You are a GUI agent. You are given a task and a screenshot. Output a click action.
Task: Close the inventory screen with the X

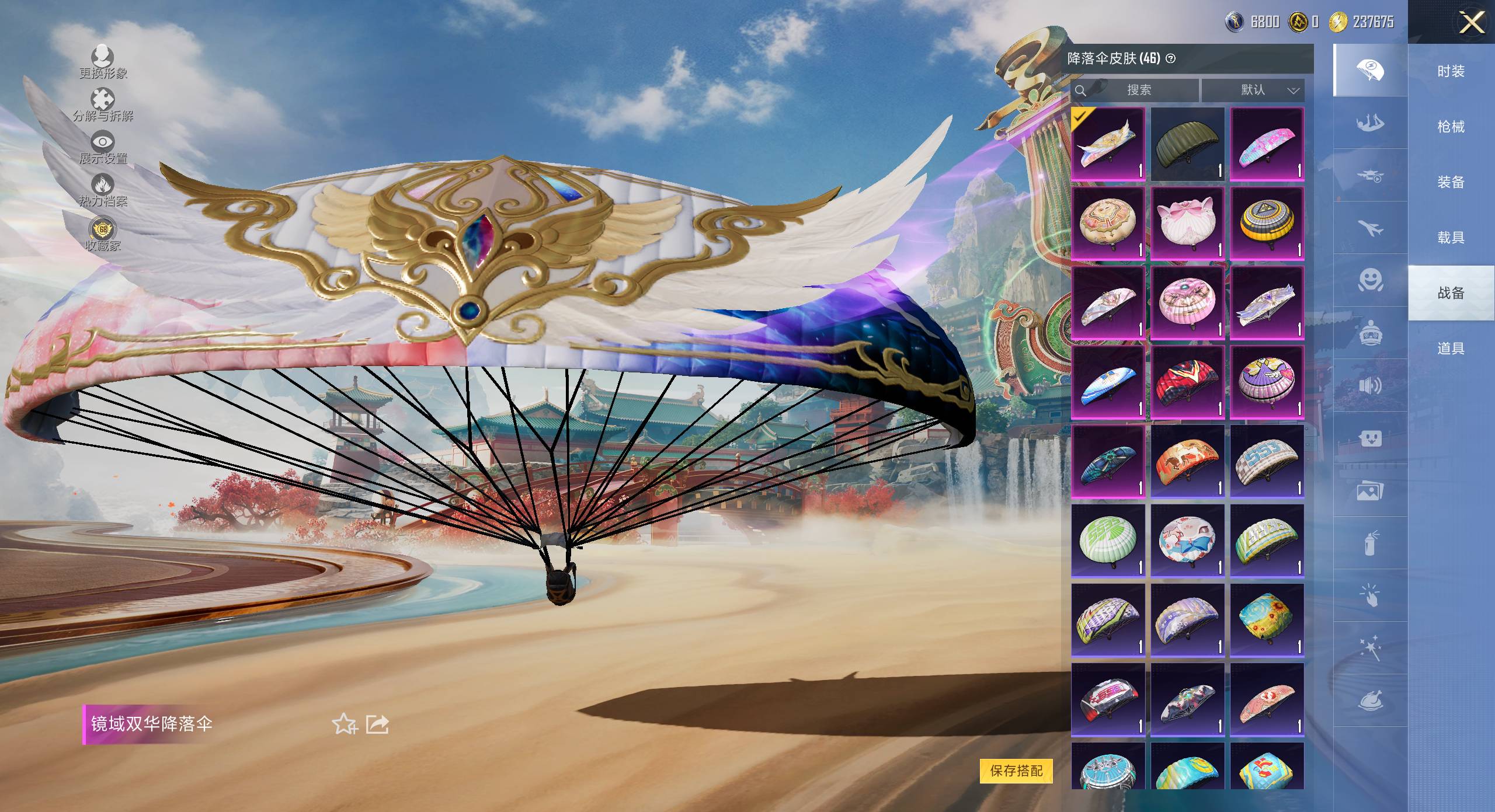click(x=1472, y=23)
